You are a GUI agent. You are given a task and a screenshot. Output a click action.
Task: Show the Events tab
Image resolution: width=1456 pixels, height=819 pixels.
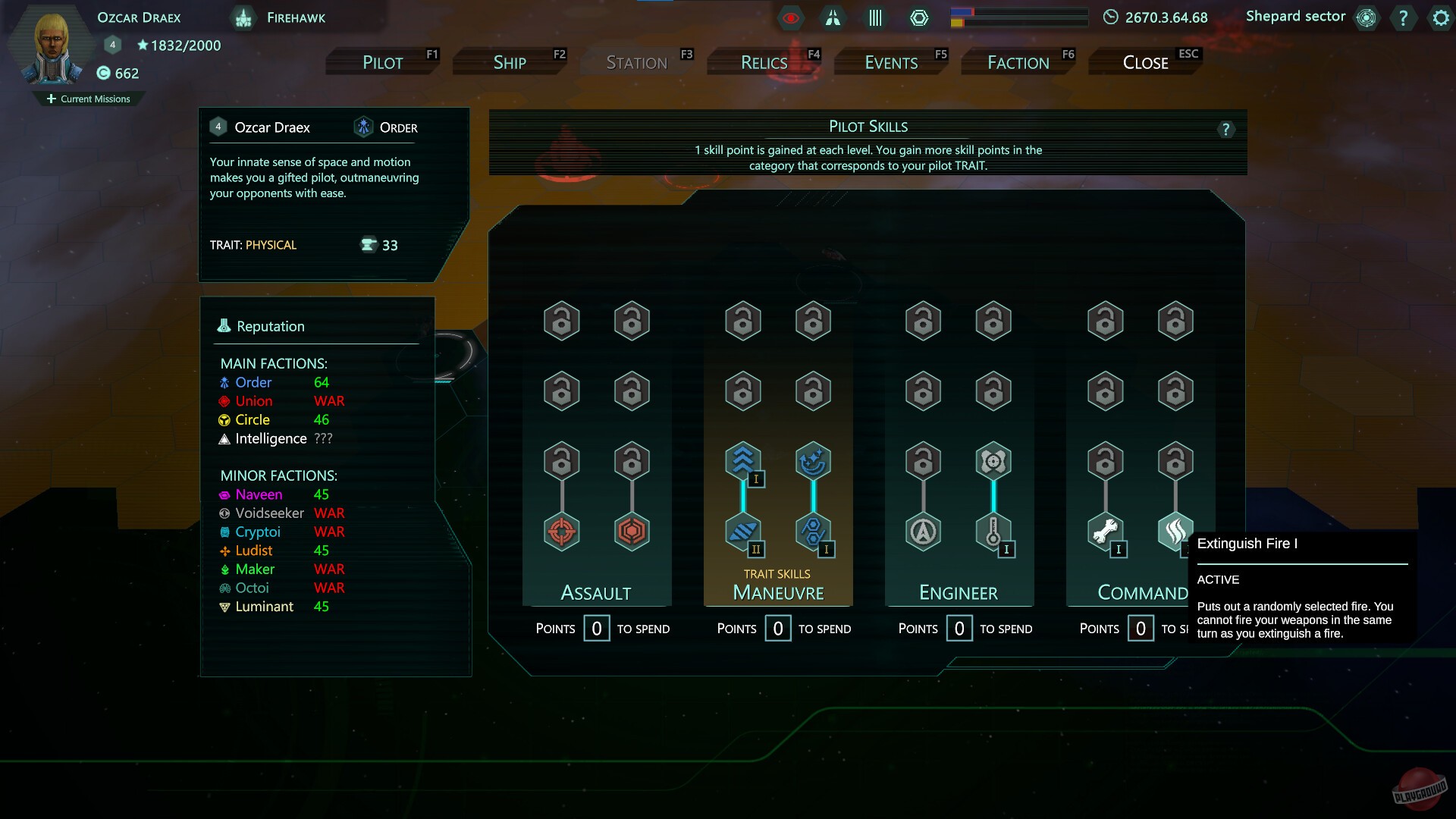[891, 62]
